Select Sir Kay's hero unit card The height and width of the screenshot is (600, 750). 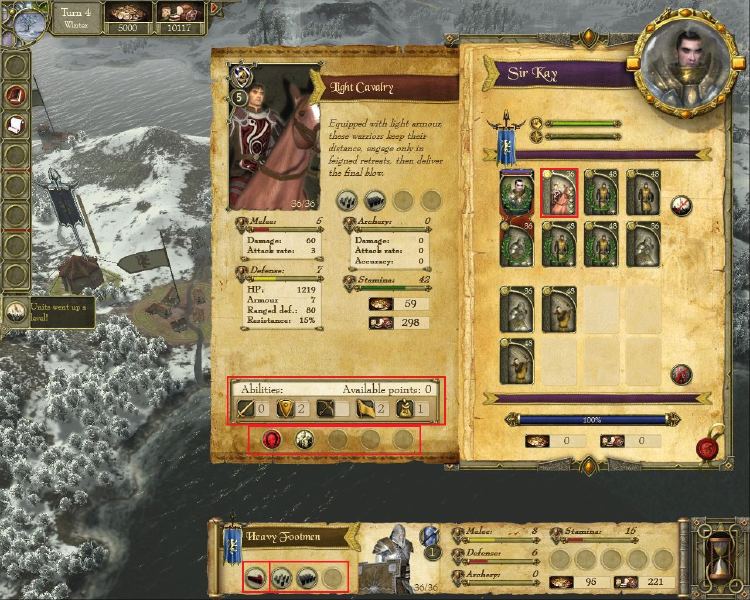(518, 192)
